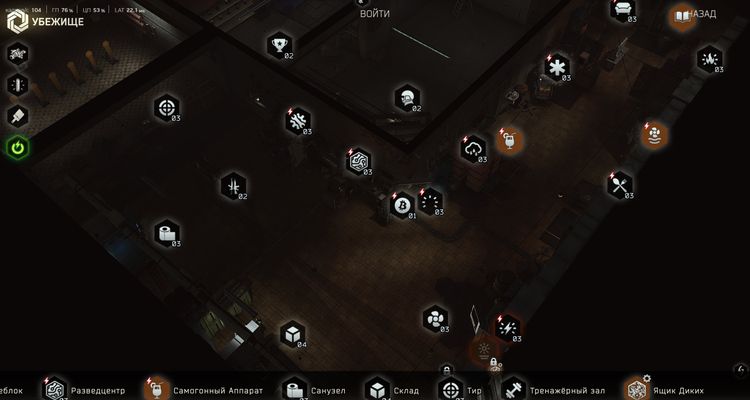Screen dimensions: 750x400
Task: Open the trophy hall of fame module
Action: (x=278, y=43)
